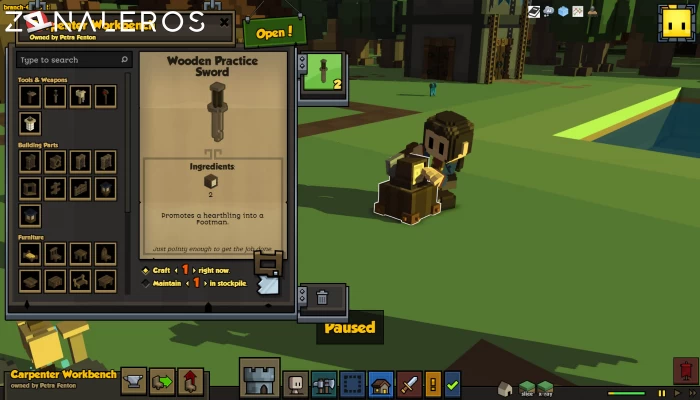Image resolution: width=700 pixels, height=400 pixels.
Task: Select the blue house build menu
Action: (x=380, y=382)
